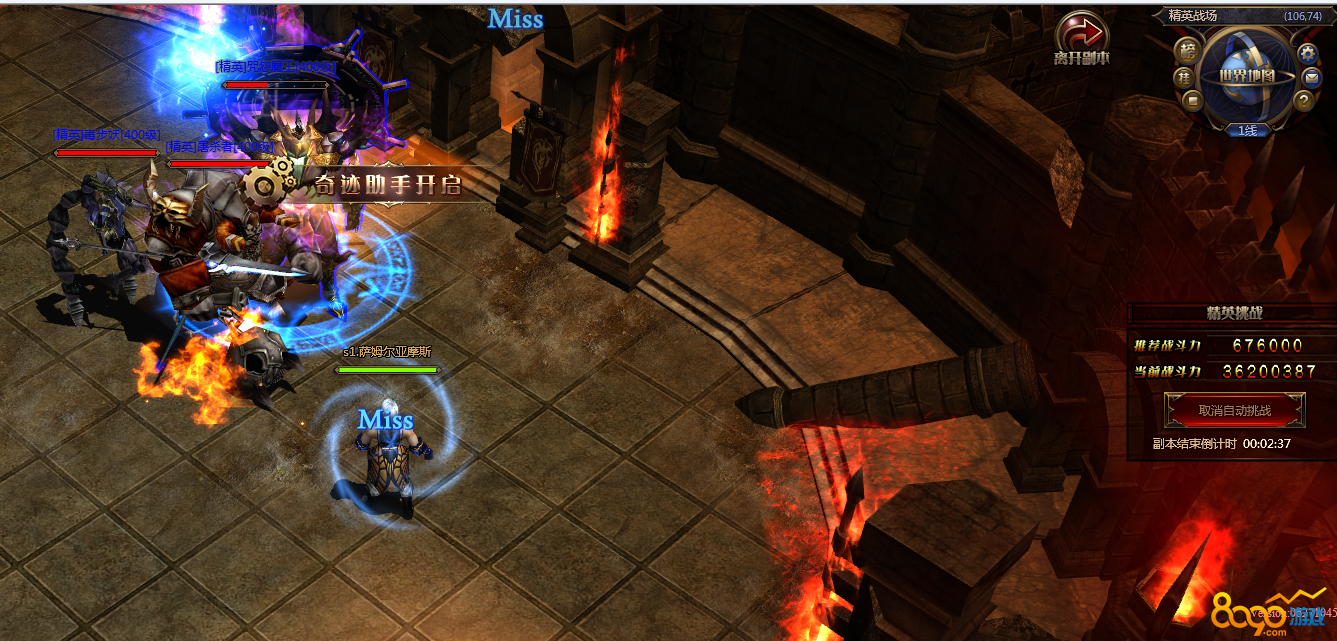
Task: Toggle the 挂 auto-play button
Action: click(1184, 76)
